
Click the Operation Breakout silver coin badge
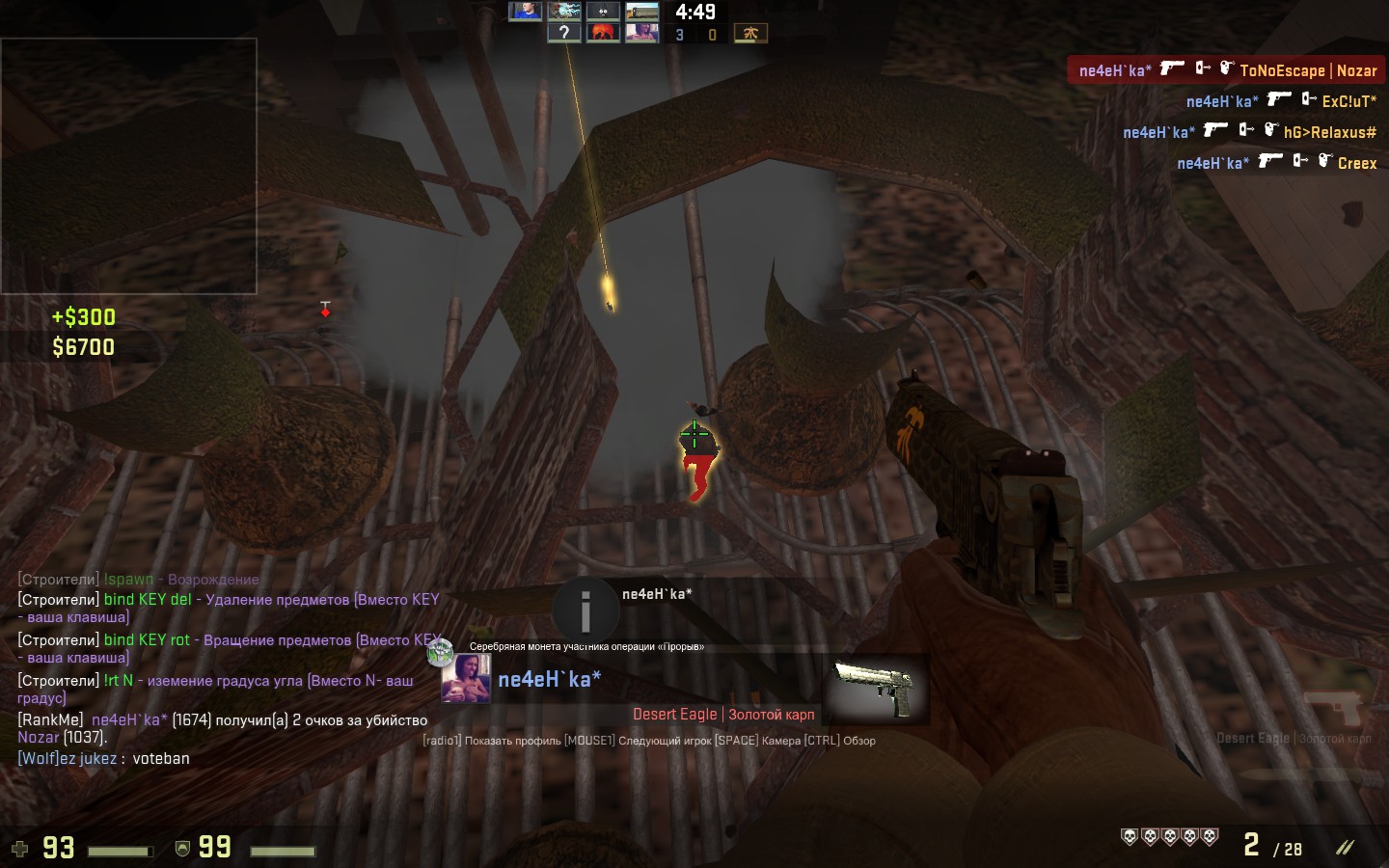[440, 652]
